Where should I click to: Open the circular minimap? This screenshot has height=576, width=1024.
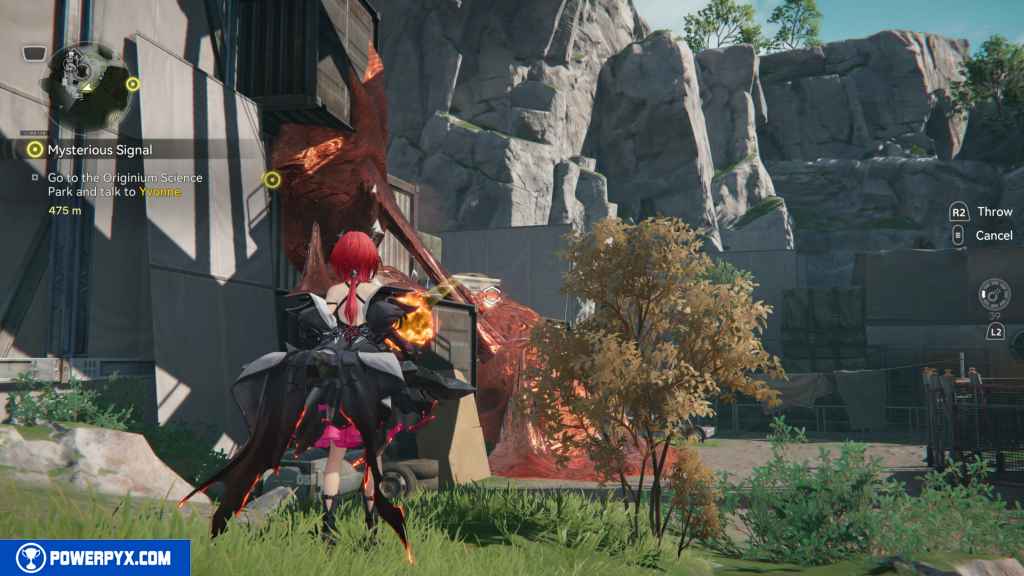click(88, 78)
